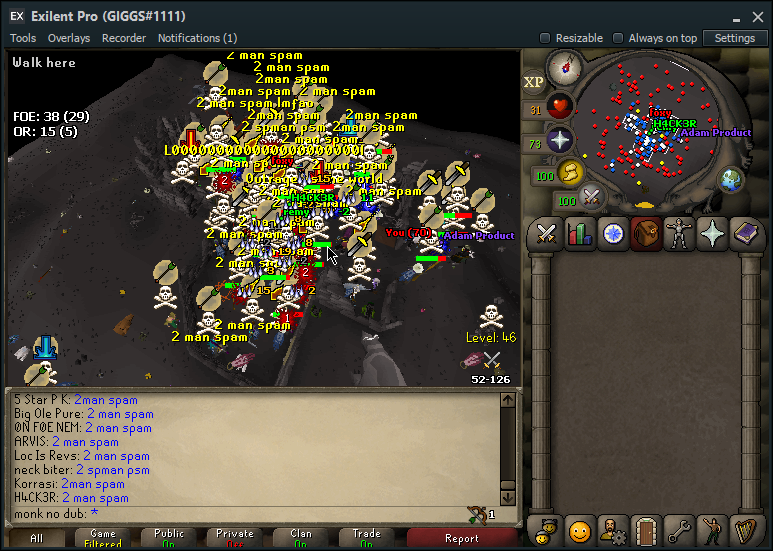The image size is (773, 551).
Task: Toggle the XP tracker button
Action: (535, 81)
